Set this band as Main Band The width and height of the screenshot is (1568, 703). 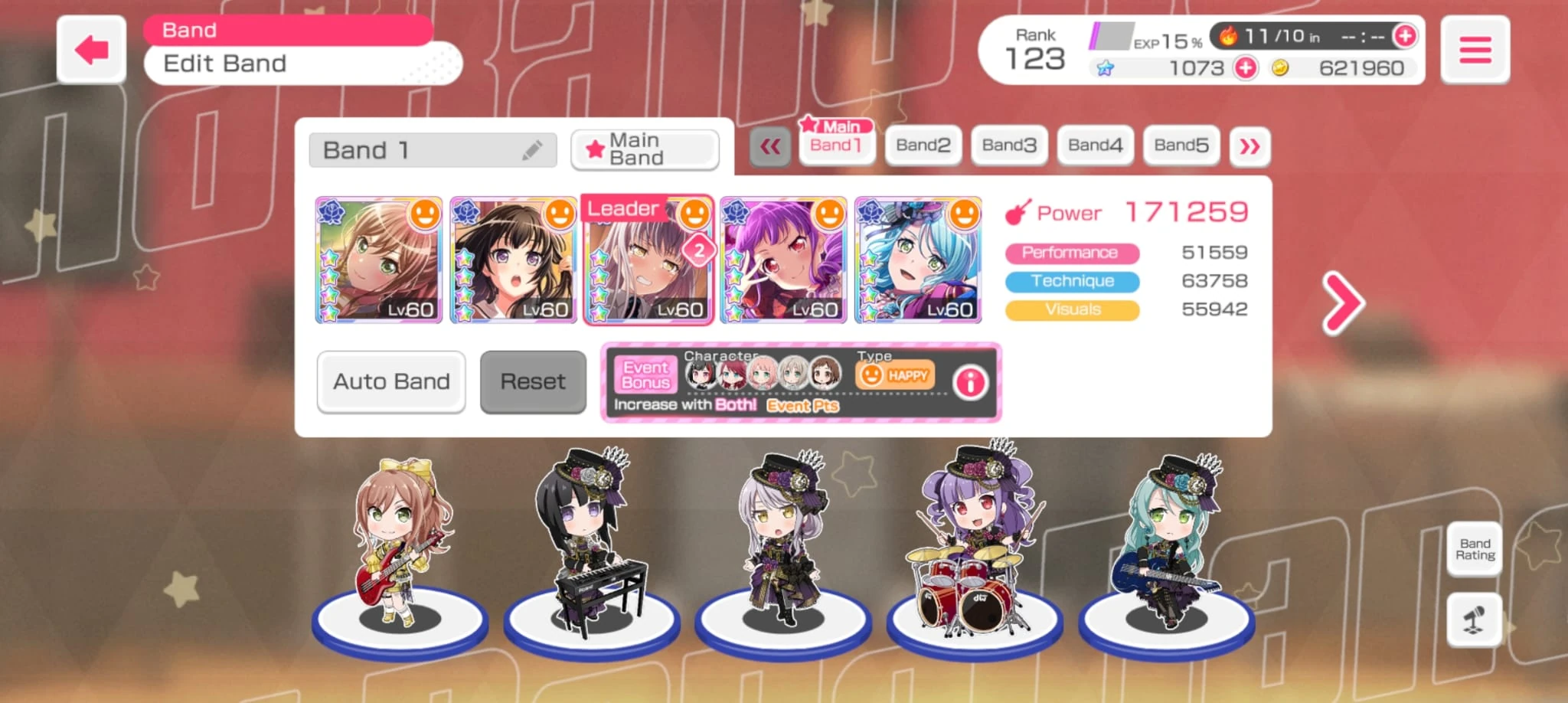pyautogui.click(x=645, y=149)
